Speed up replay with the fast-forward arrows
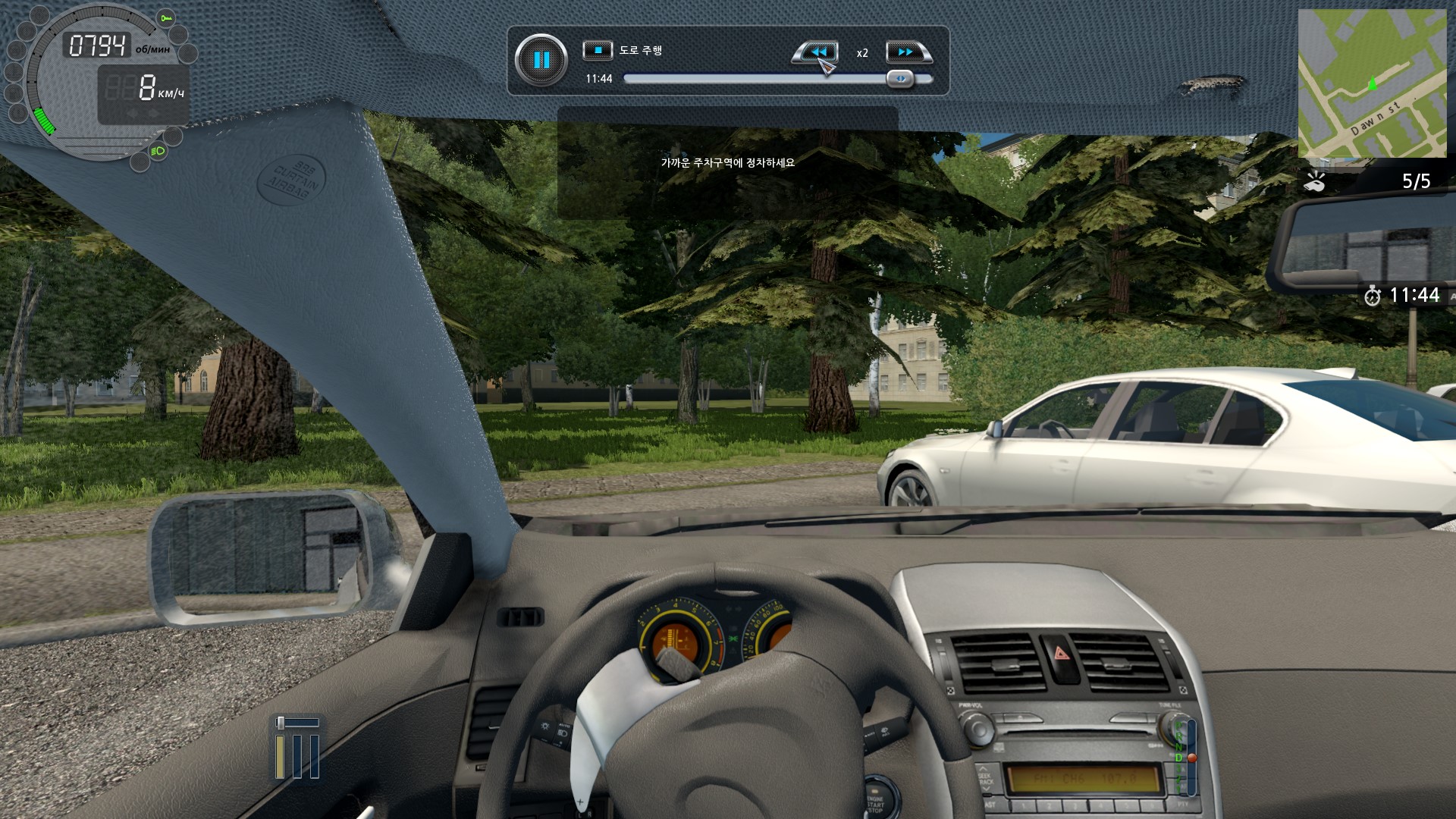 click(906, 52)
